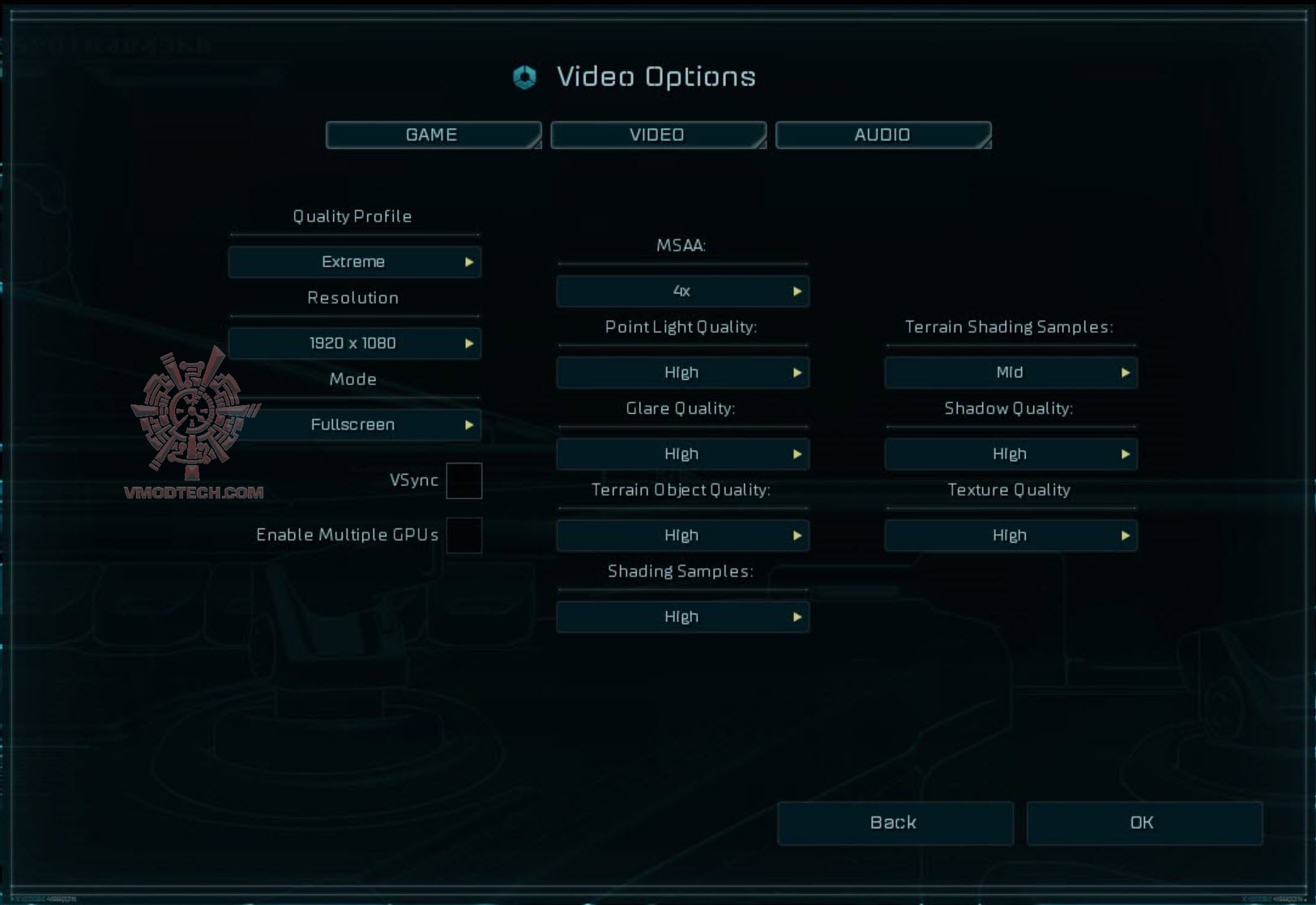
Task: Select the VIDEO tab
Action: tap(657, 135)
